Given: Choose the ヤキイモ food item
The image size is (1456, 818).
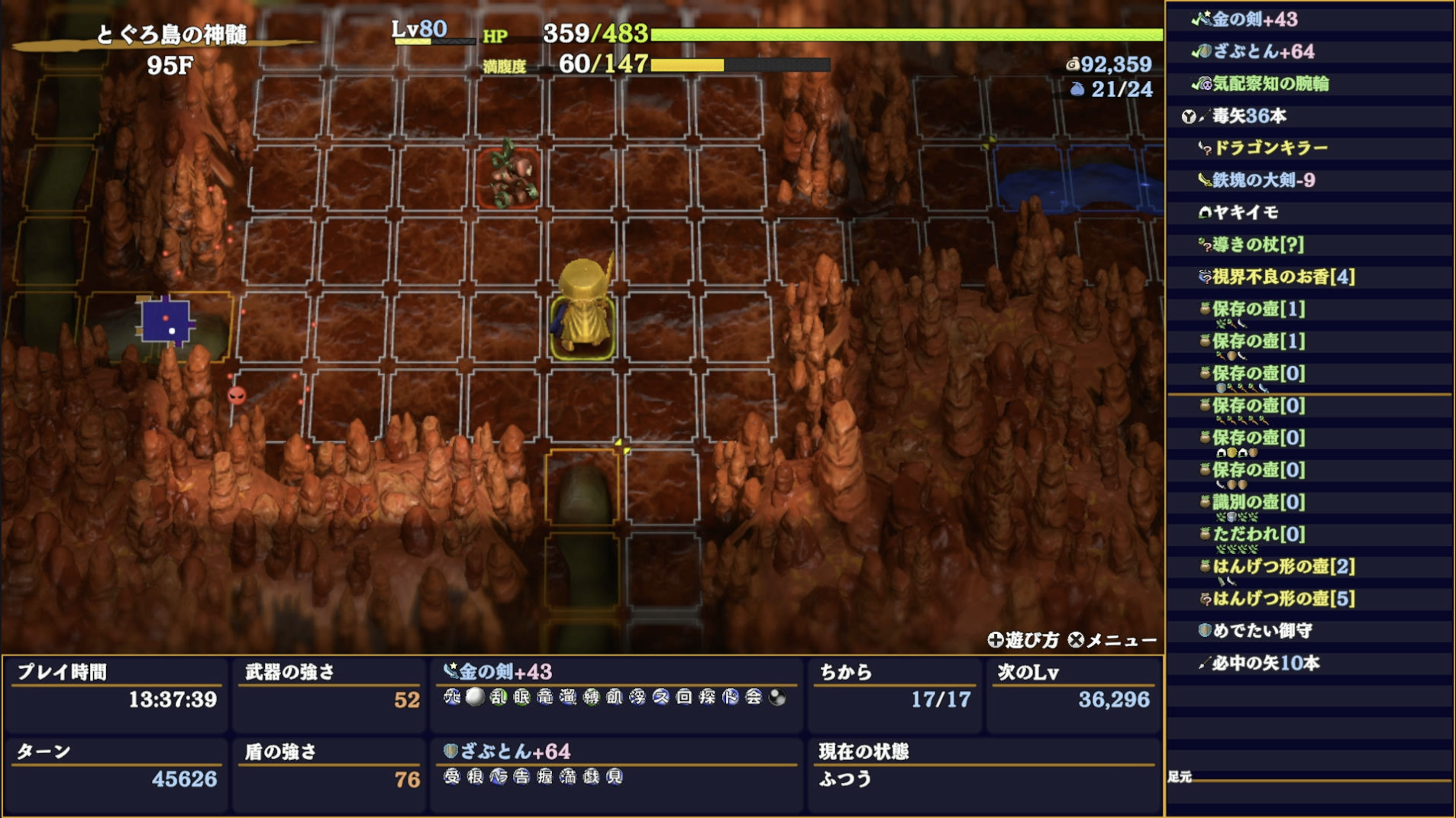Looking at the screenshot, I should coord(1245,212).
